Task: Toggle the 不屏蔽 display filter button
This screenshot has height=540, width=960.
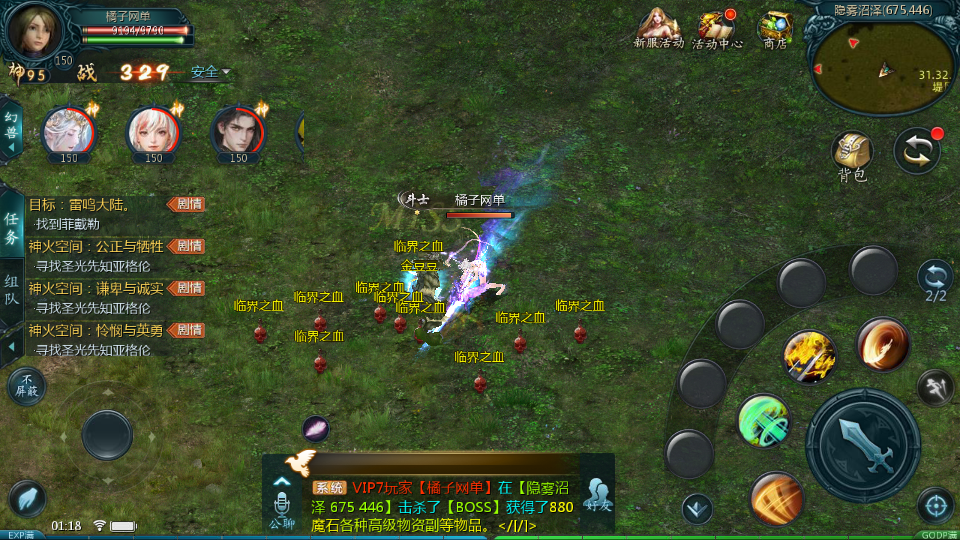Action: (27, 386)
